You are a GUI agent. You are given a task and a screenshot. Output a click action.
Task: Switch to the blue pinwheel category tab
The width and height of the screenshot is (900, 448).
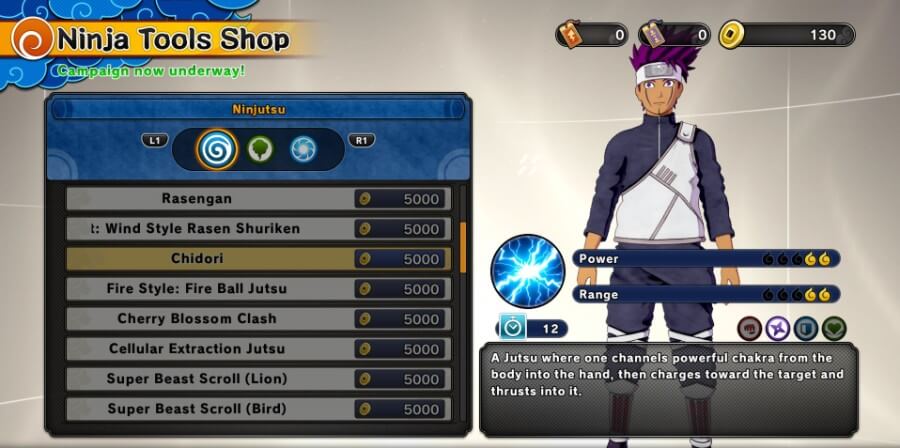(x=302, y=149)
